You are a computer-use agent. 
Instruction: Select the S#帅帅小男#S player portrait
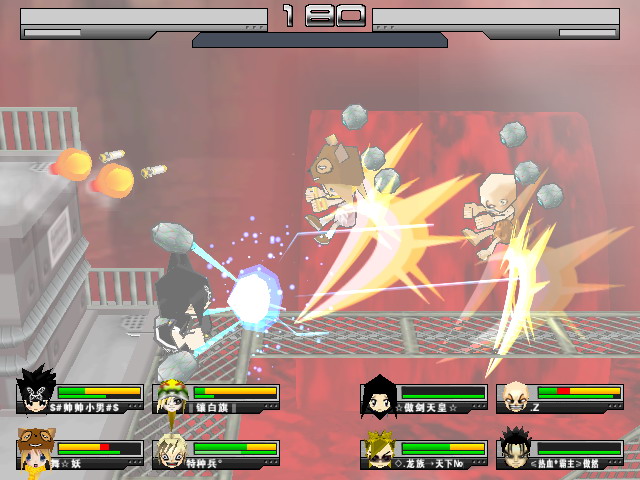pyautogui.click(x=37, y=394)
